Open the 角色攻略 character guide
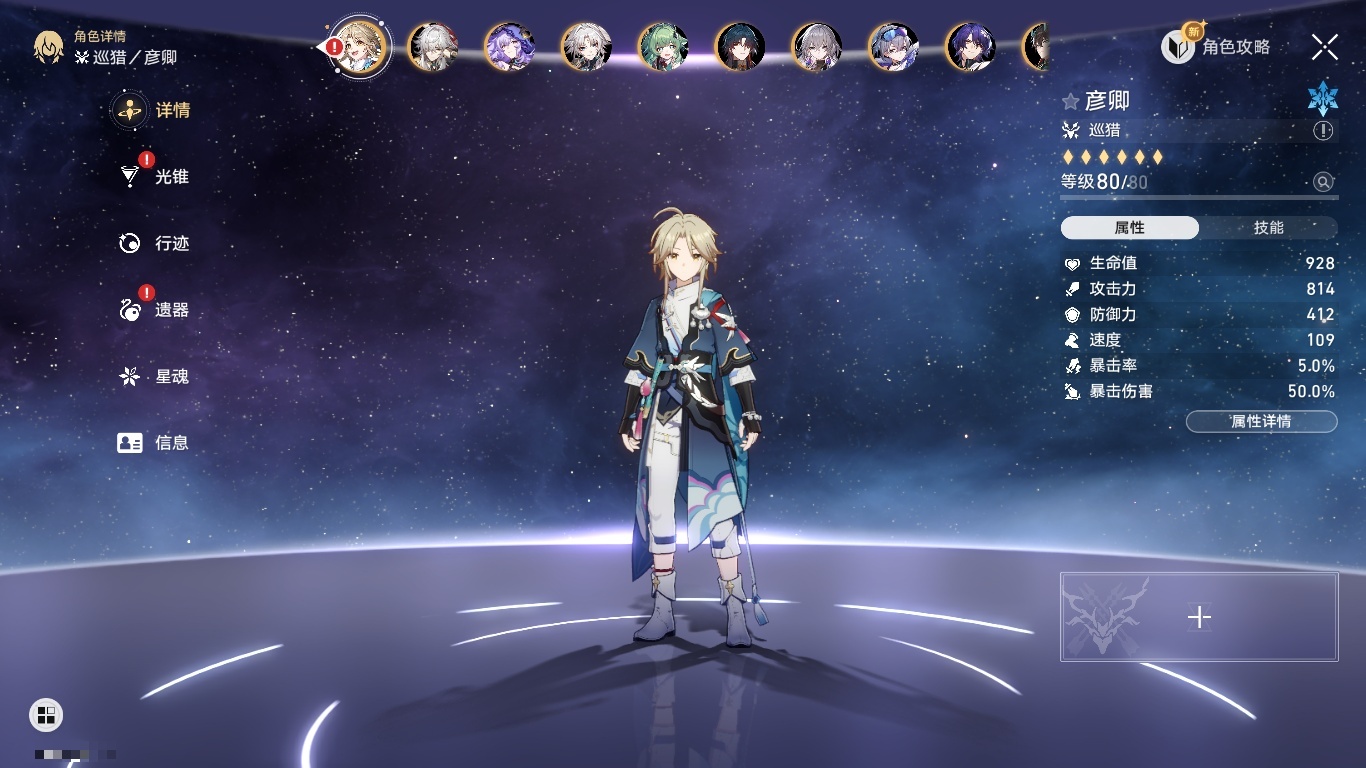This screenshot has height=768, width=1366. [1217, 47]
